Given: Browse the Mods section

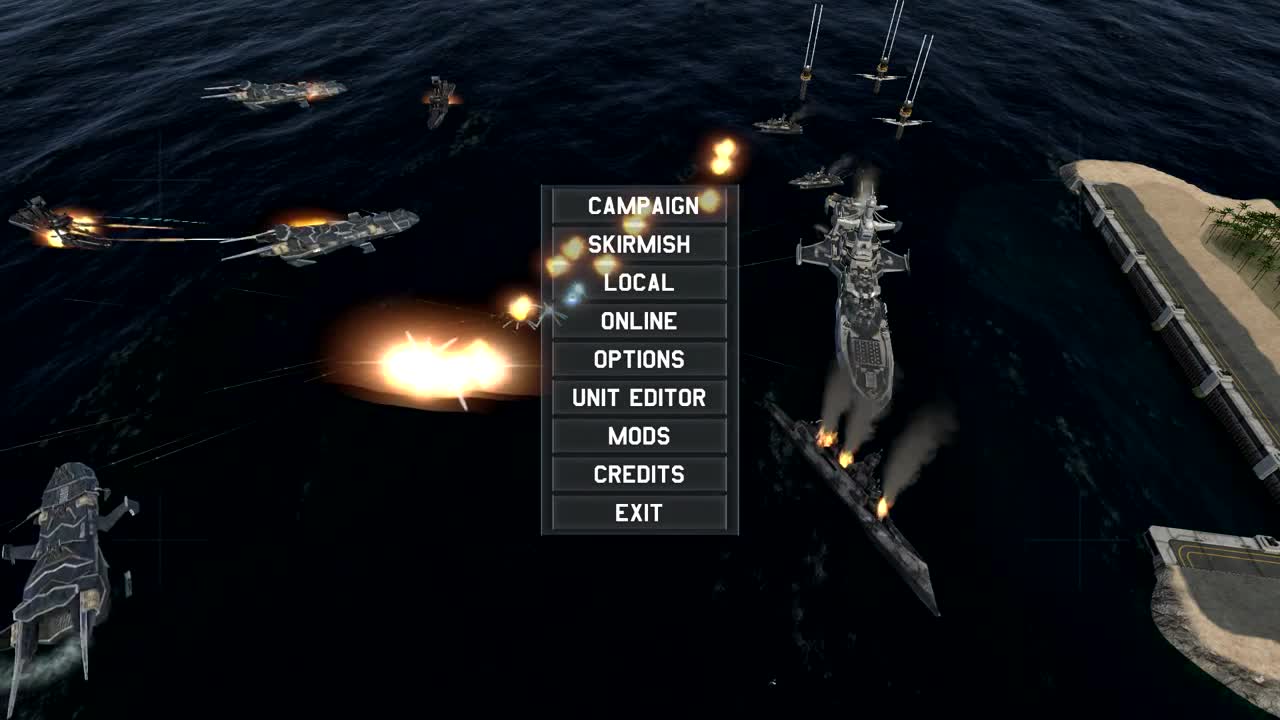Looking at the screenshot, I should (x=641, y=436).
